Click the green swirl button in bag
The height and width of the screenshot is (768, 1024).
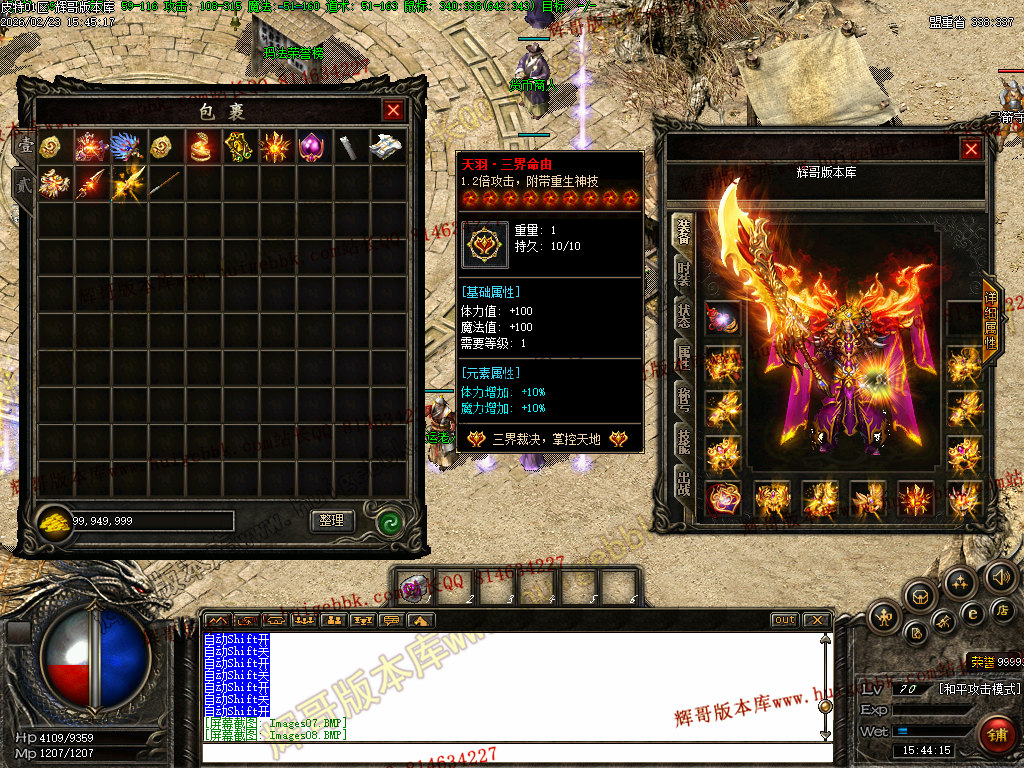click(389, 521)
